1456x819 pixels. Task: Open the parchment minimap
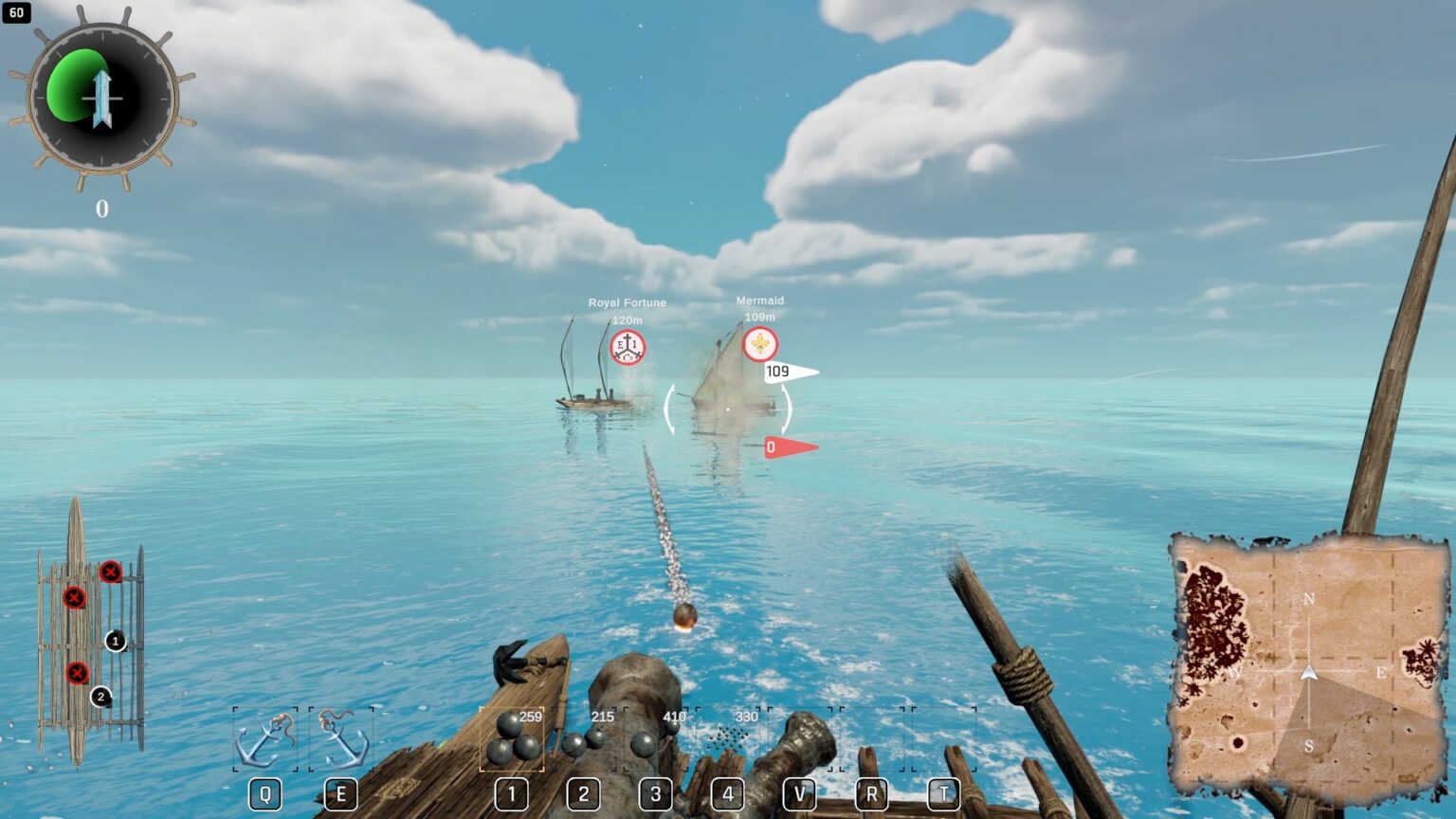tap(1308, 669)
